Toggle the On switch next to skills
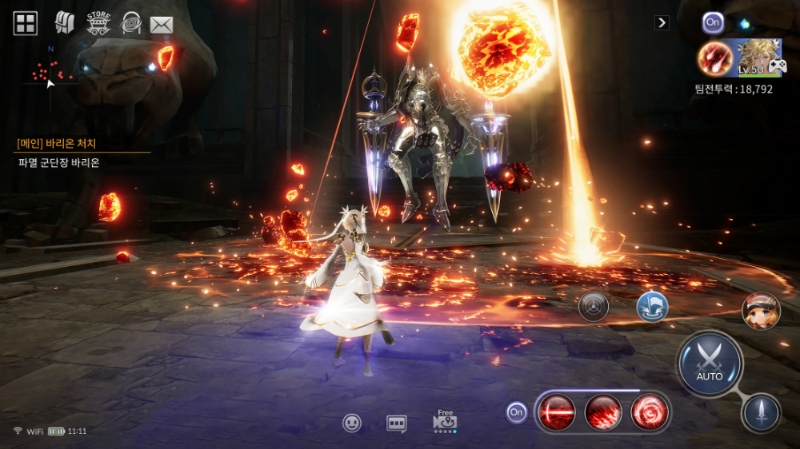This screenshot has height=449, width=800. [x=516, y=411]
